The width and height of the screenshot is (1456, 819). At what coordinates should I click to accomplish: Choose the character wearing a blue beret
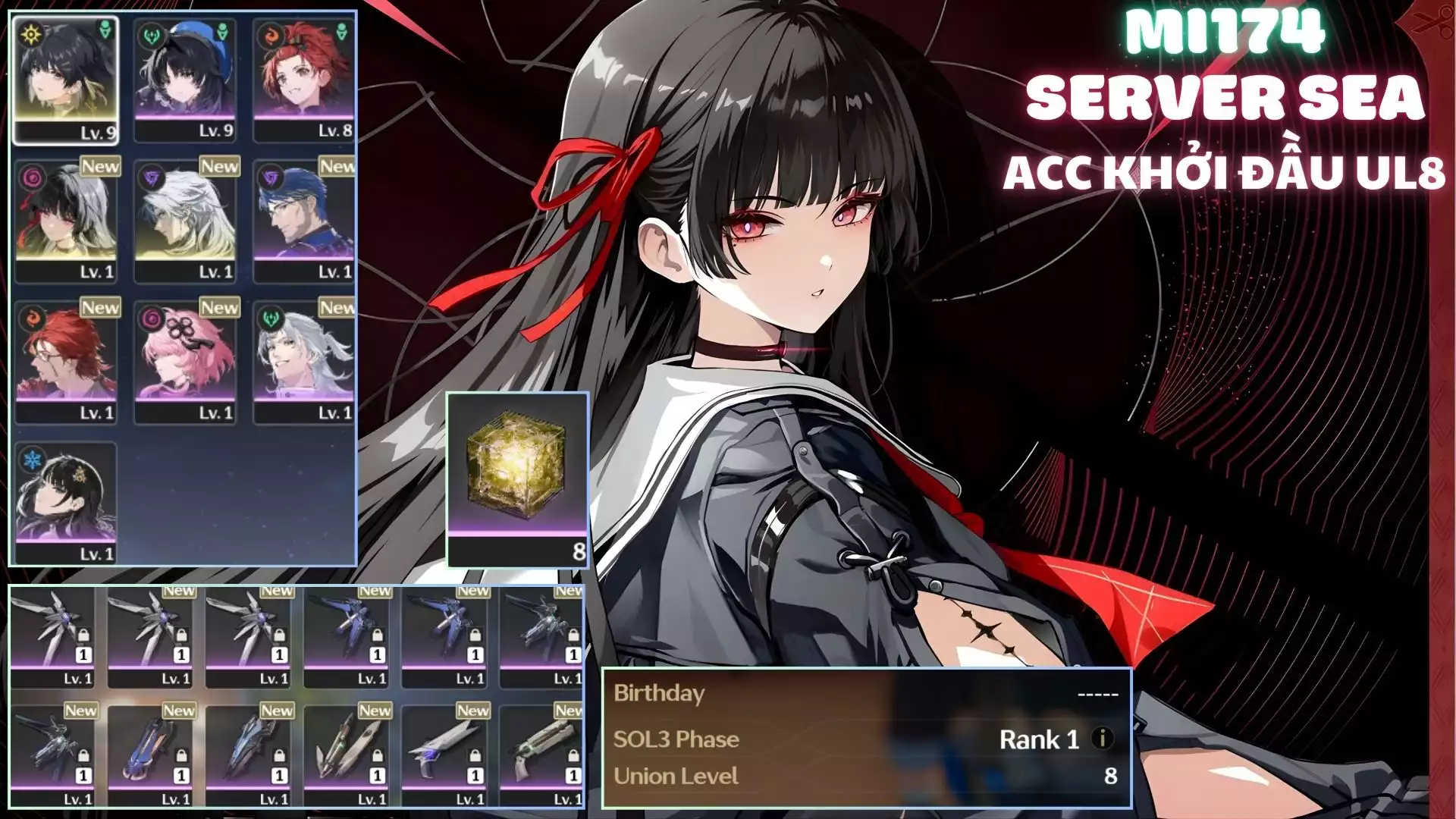point(184,80)
